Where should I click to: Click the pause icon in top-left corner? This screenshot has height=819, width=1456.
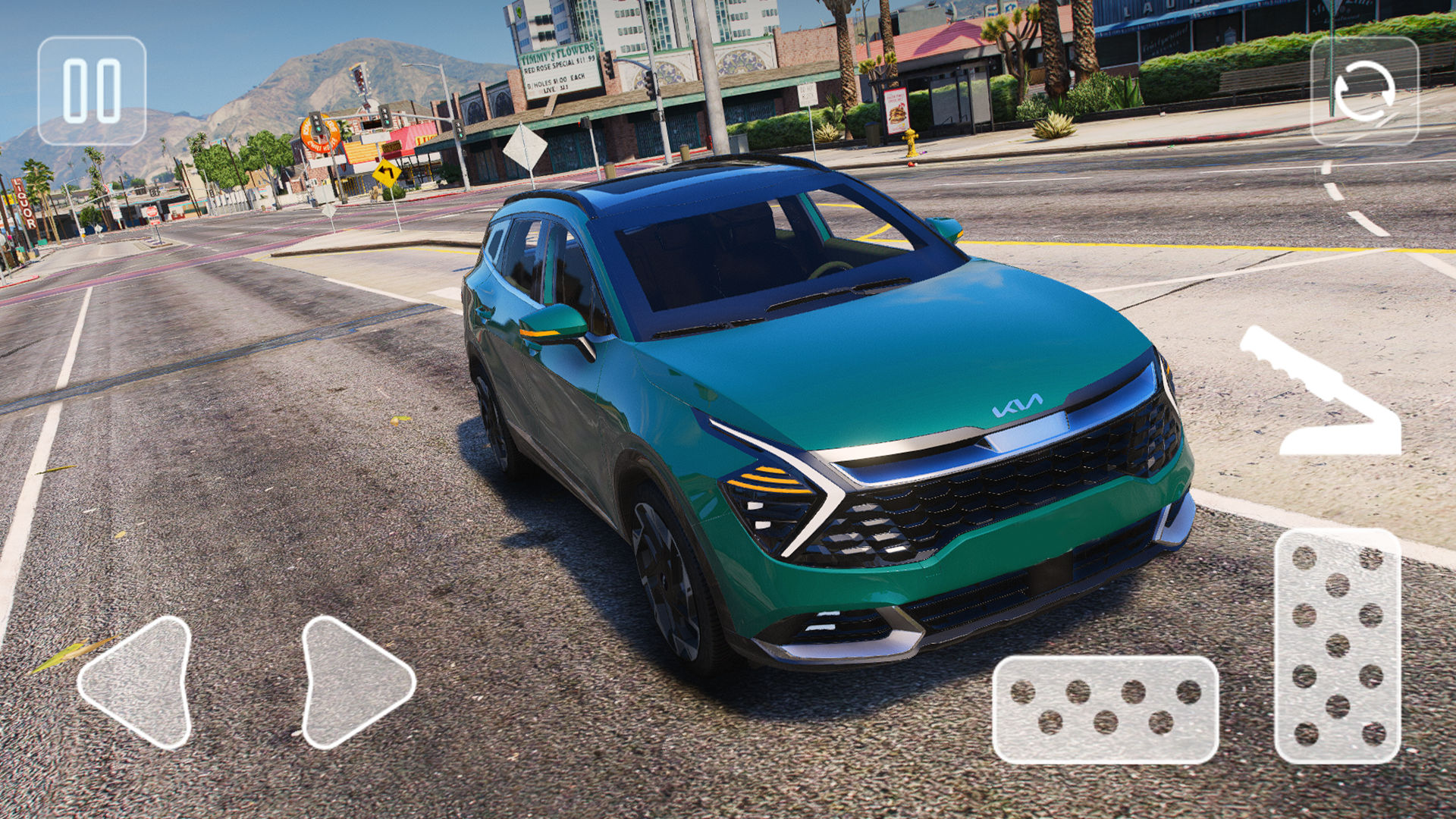click(93, 89)
